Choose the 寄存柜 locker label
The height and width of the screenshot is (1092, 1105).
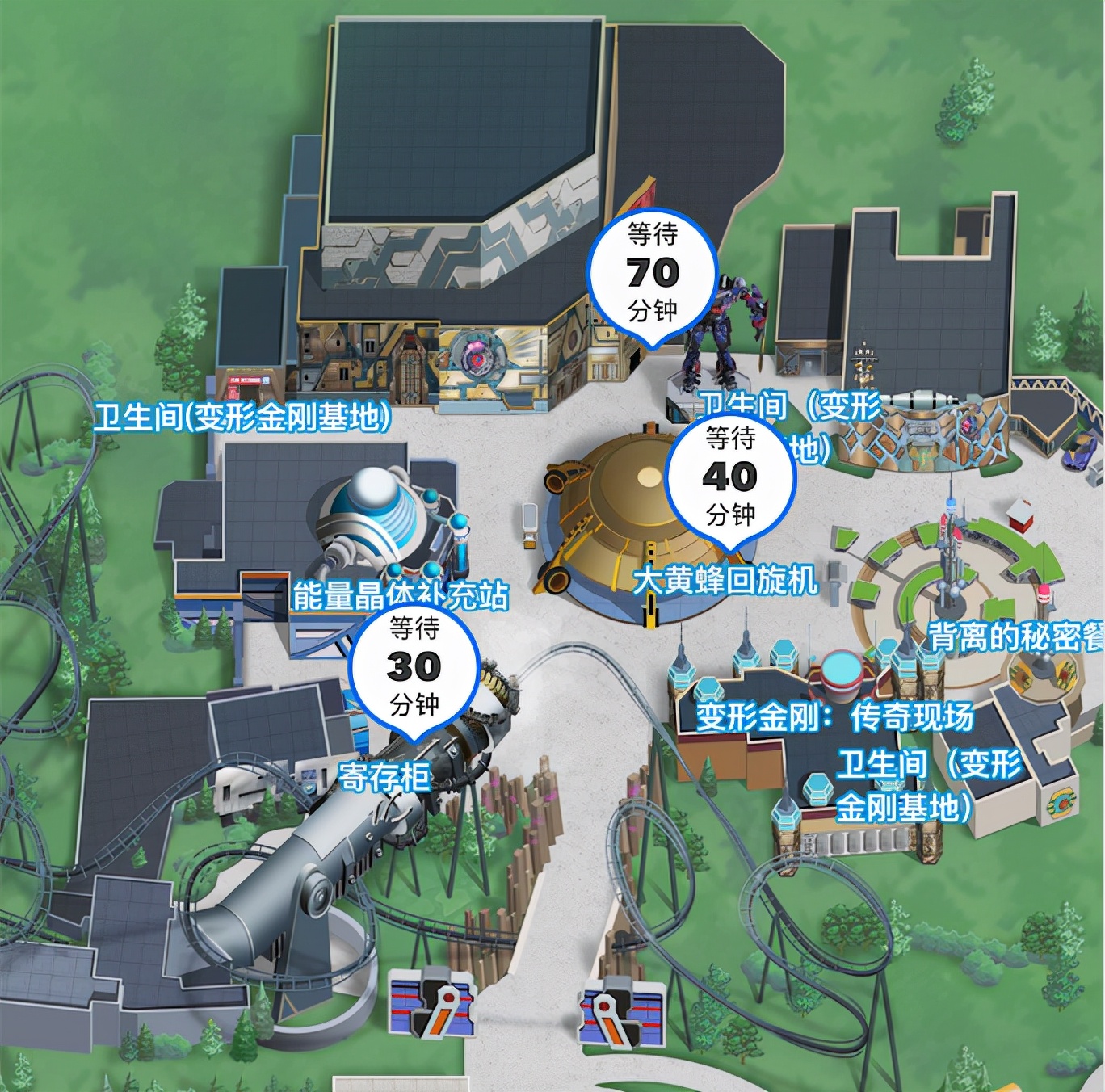point(384,777)
